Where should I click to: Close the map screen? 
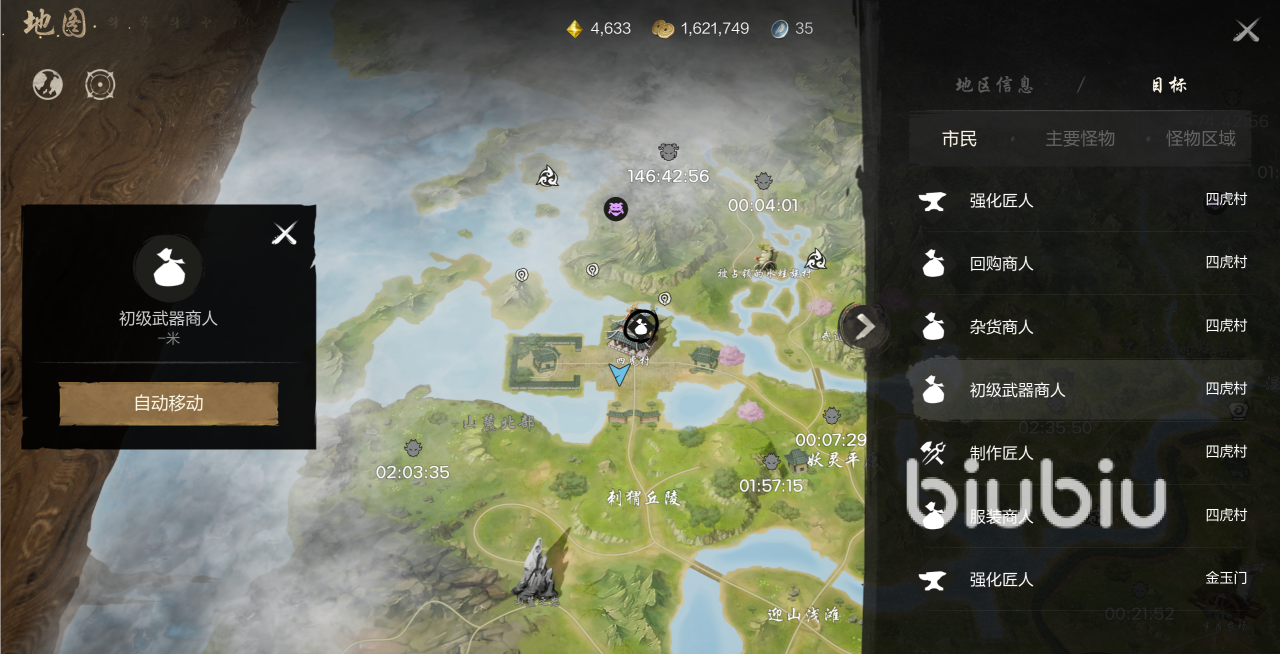click(1246, 30)
